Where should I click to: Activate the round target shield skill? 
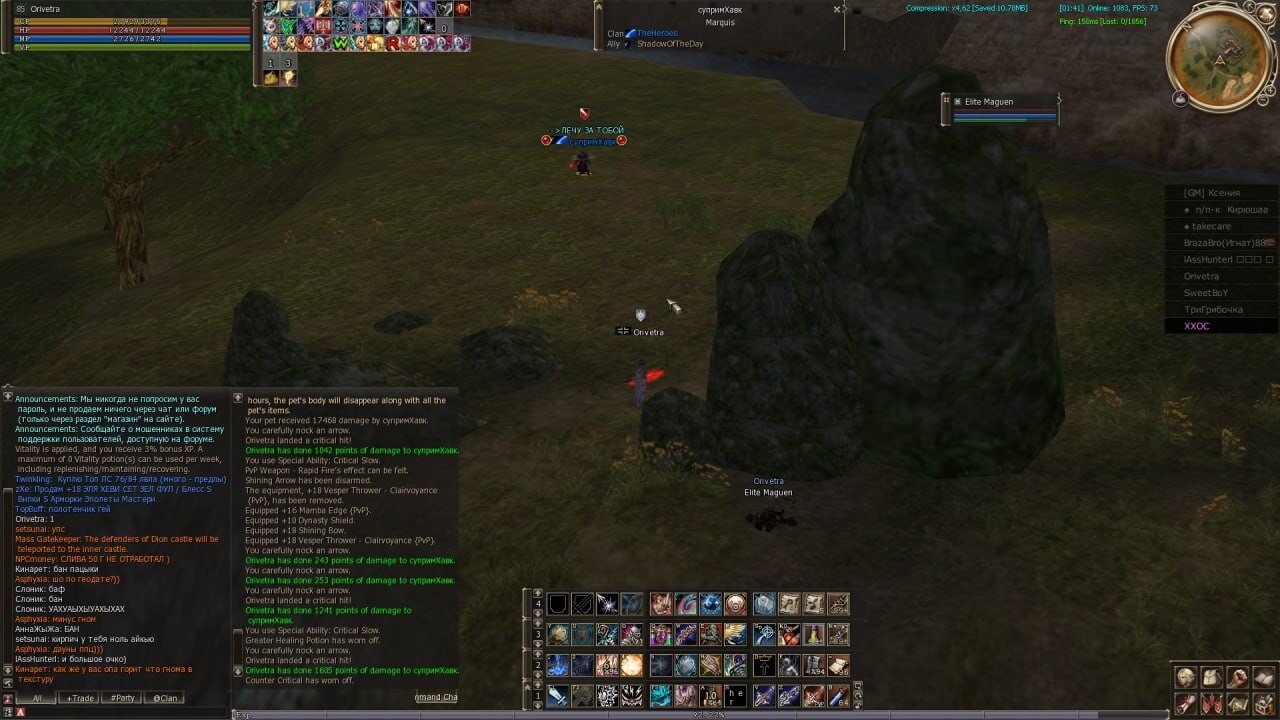click(x=735, y=604)
